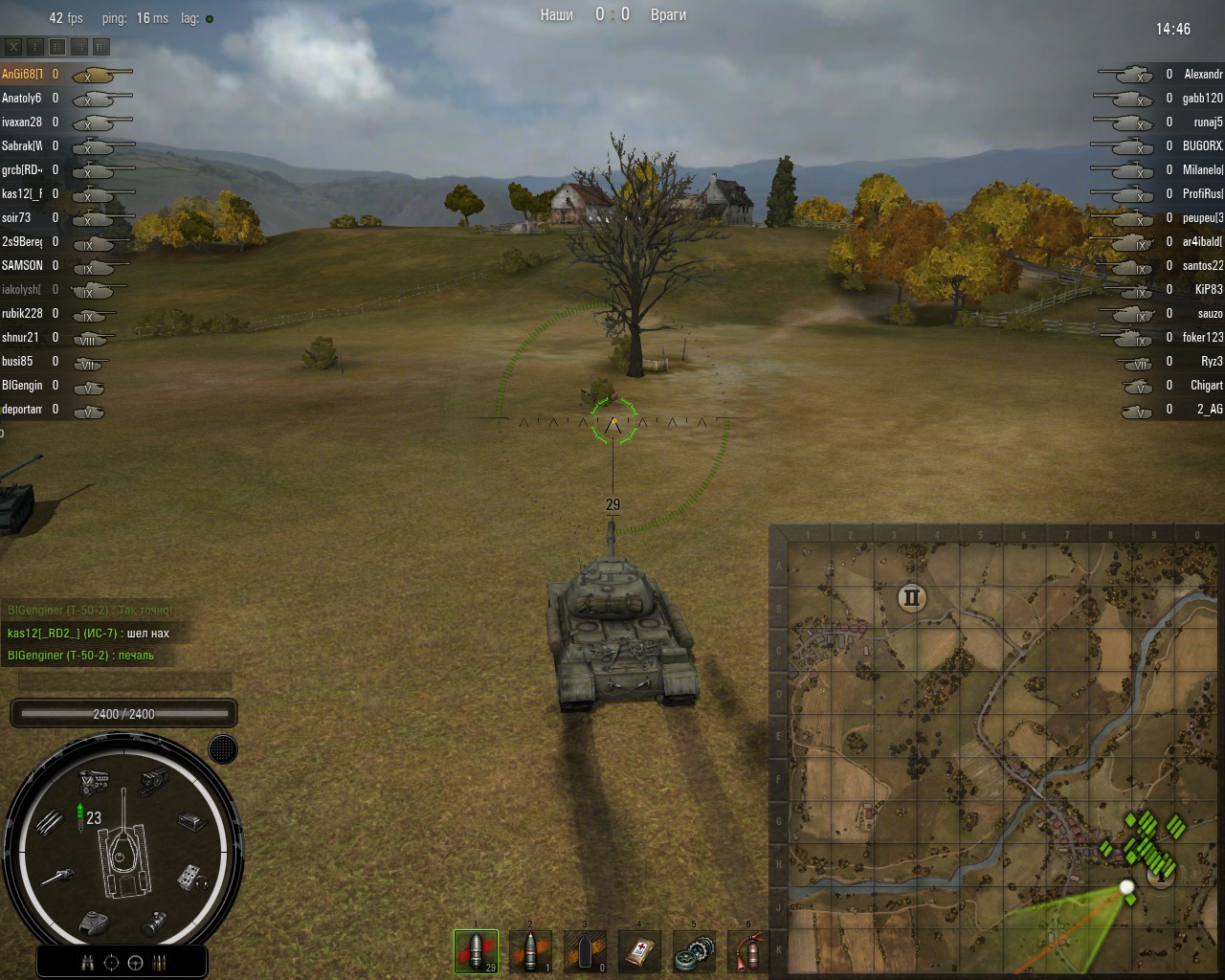Use the fire extinguisher consumable
1225x980 pixels.
coord(748,950)
